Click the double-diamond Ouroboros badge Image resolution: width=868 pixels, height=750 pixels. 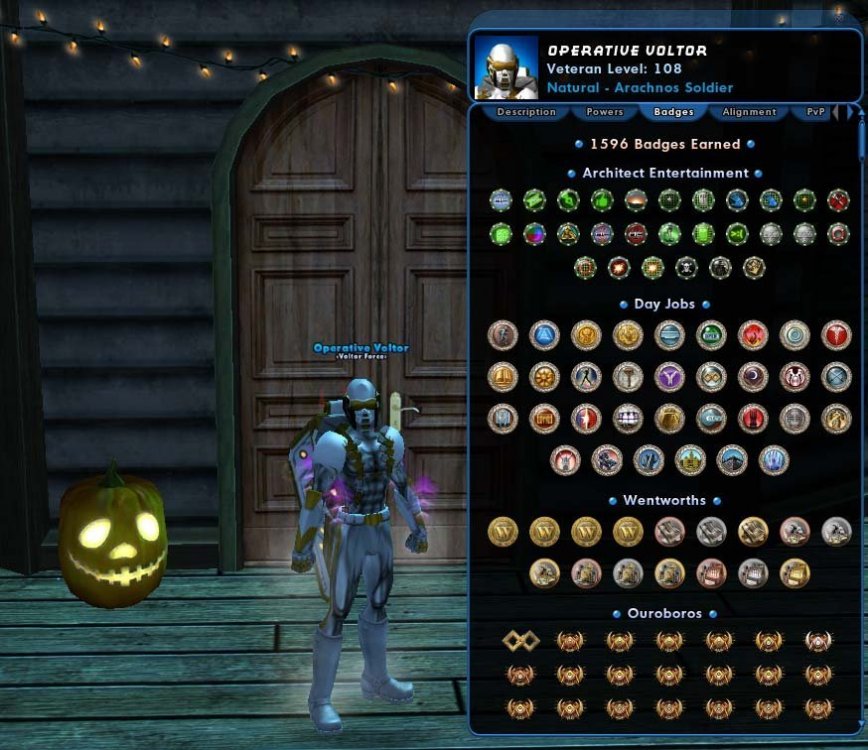tap(520, 641)
